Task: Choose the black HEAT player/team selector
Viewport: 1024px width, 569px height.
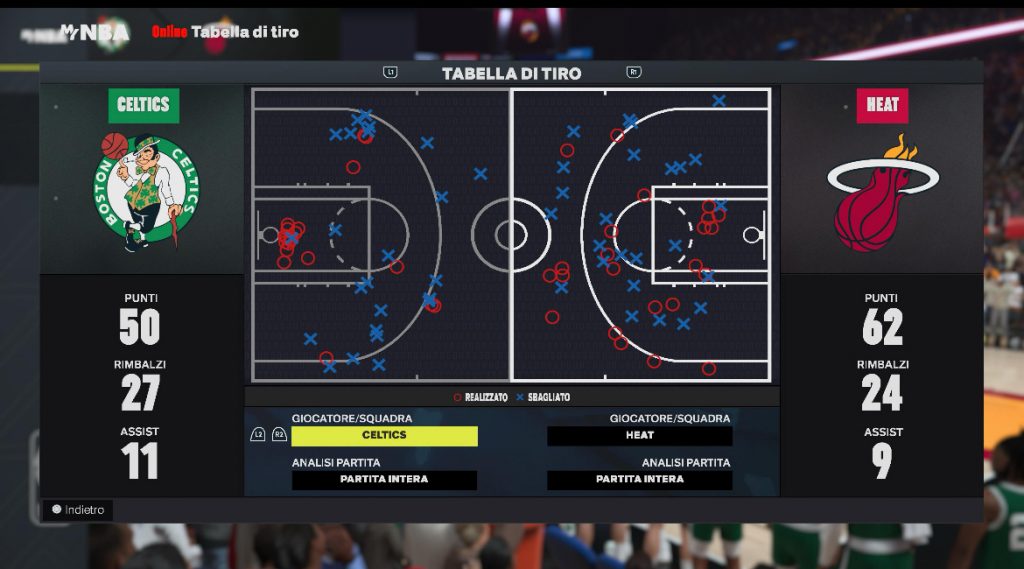Action: pyautogui.click(x=639, y=436)
